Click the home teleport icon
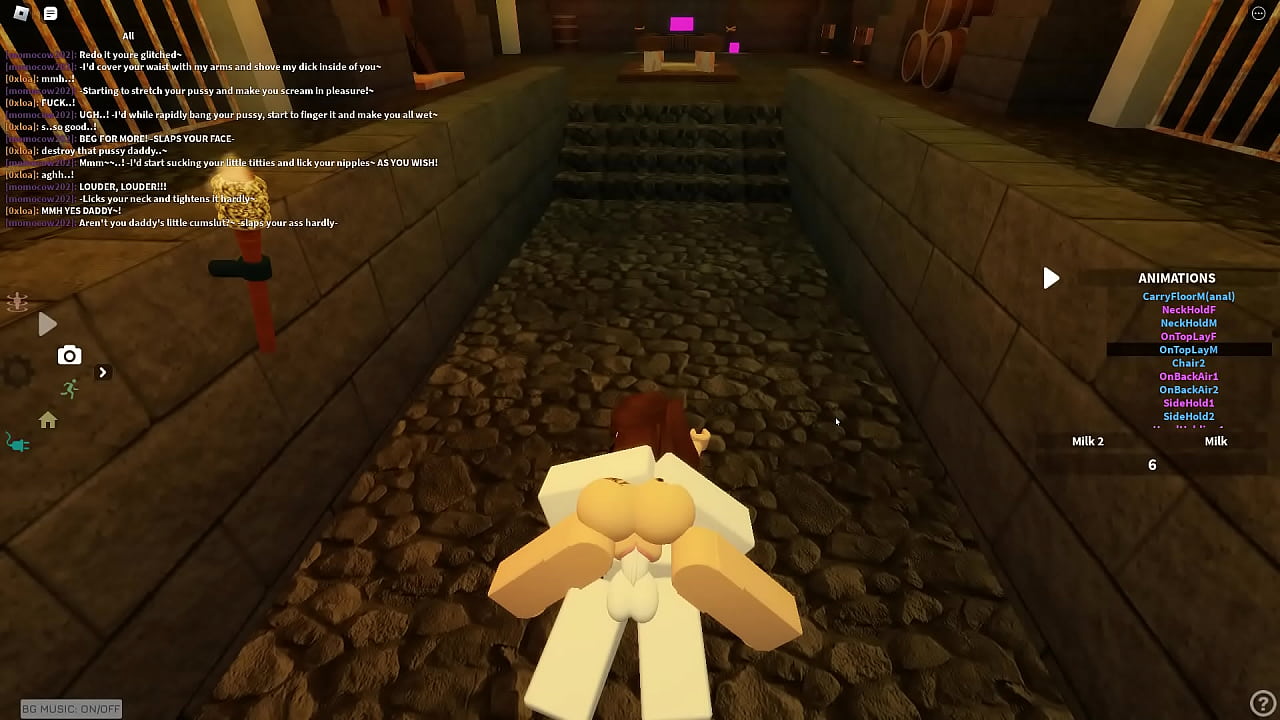The height and width of the screenshot is (720, 1280). (x=48, y=421)
